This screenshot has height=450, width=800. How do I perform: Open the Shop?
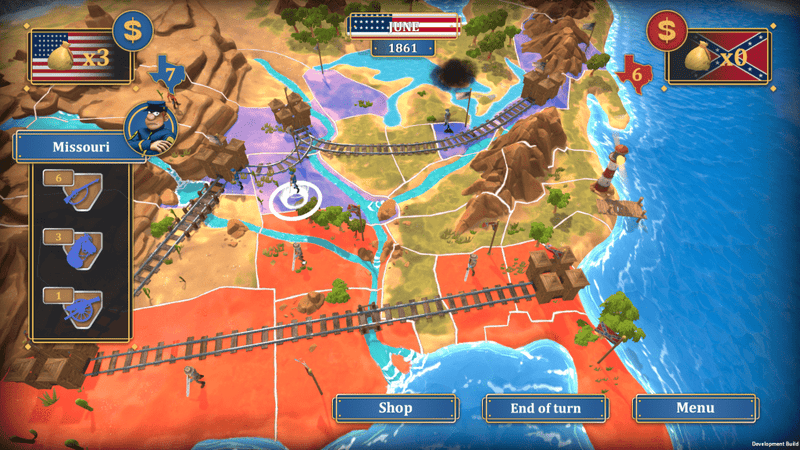click(394, 408)
